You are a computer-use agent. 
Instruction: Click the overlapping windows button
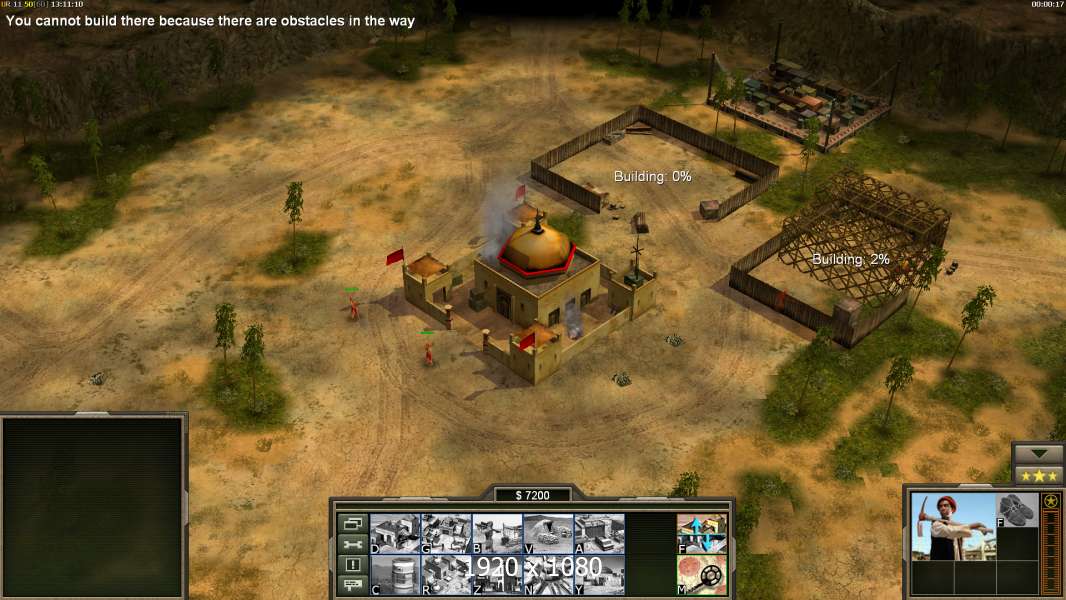352,523
